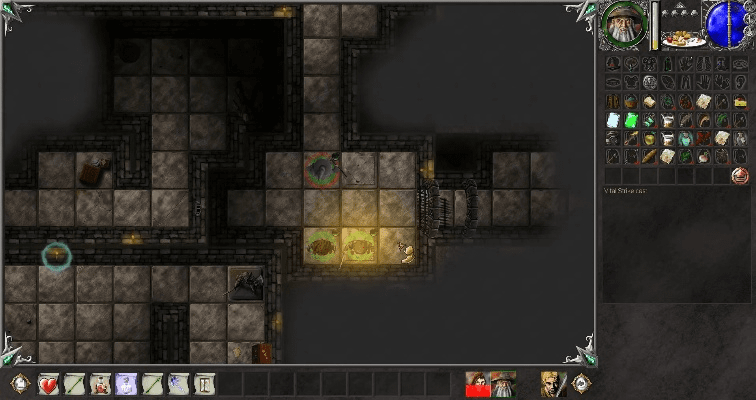This screenshot has height=400, width=756.
Task: Activate the red heart spell scroll
Action: click(x=49, y=383)
